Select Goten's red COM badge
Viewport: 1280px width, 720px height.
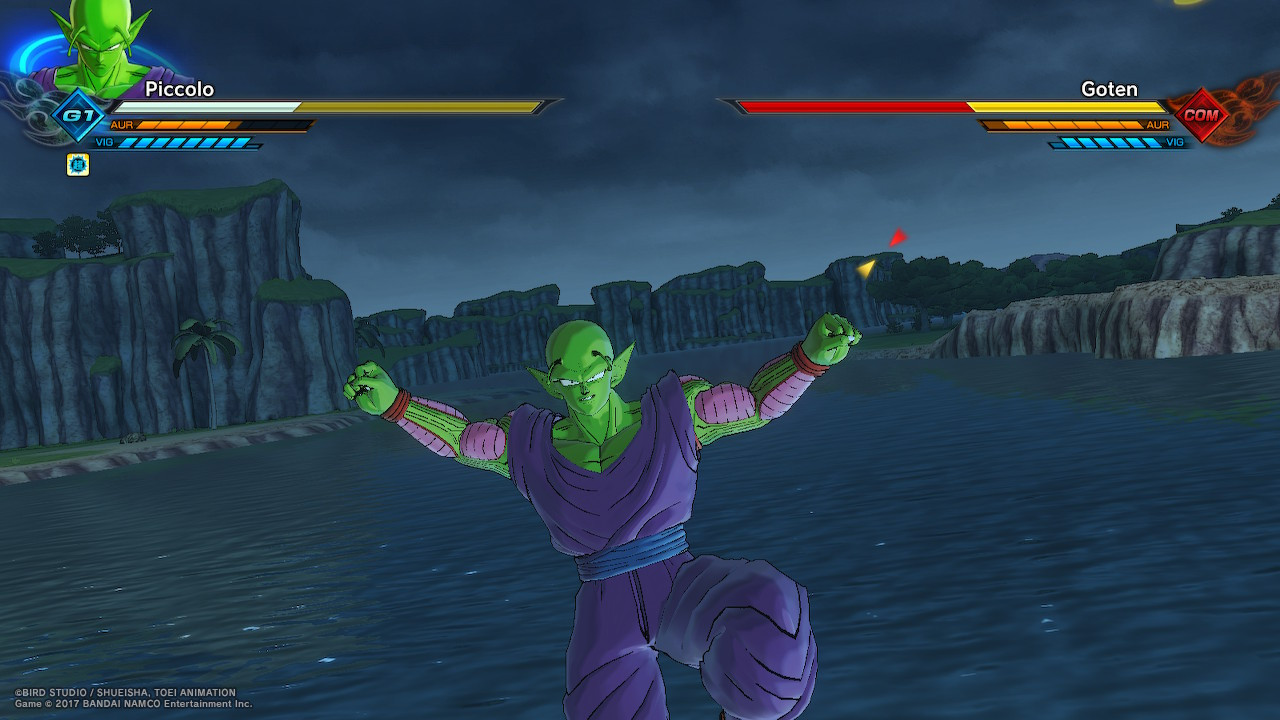coord(1200,114)
